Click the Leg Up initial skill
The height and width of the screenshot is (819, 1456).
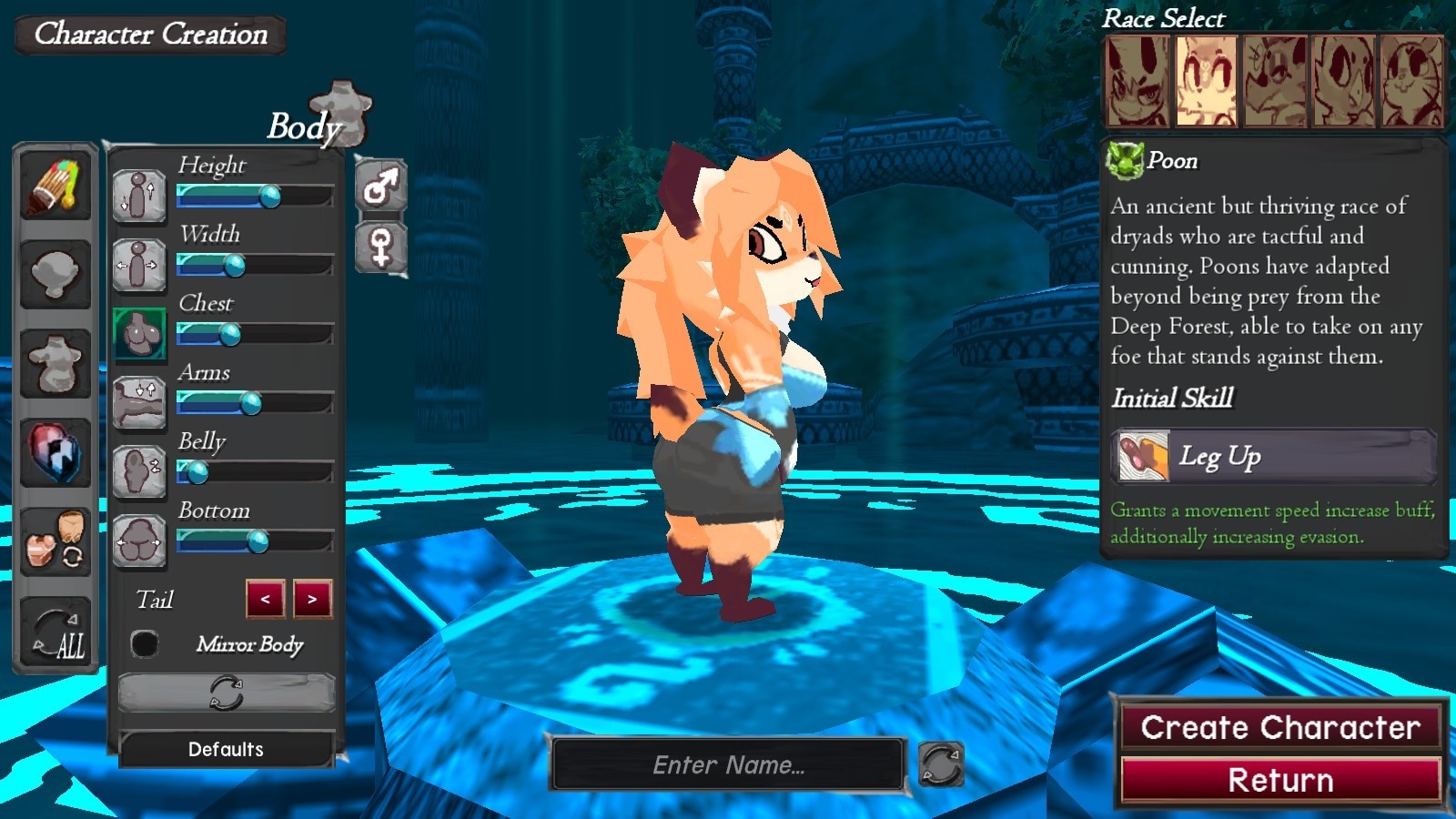click(1274, 456)
